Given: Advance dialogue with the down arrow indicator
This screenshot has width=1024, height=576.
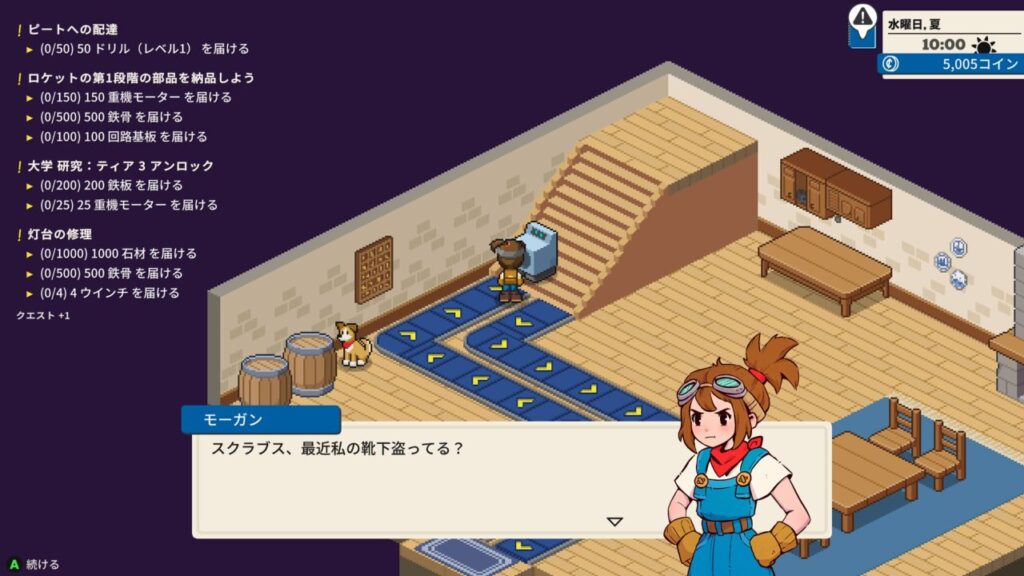Looking at the screenshot, I should coord(615,521).
